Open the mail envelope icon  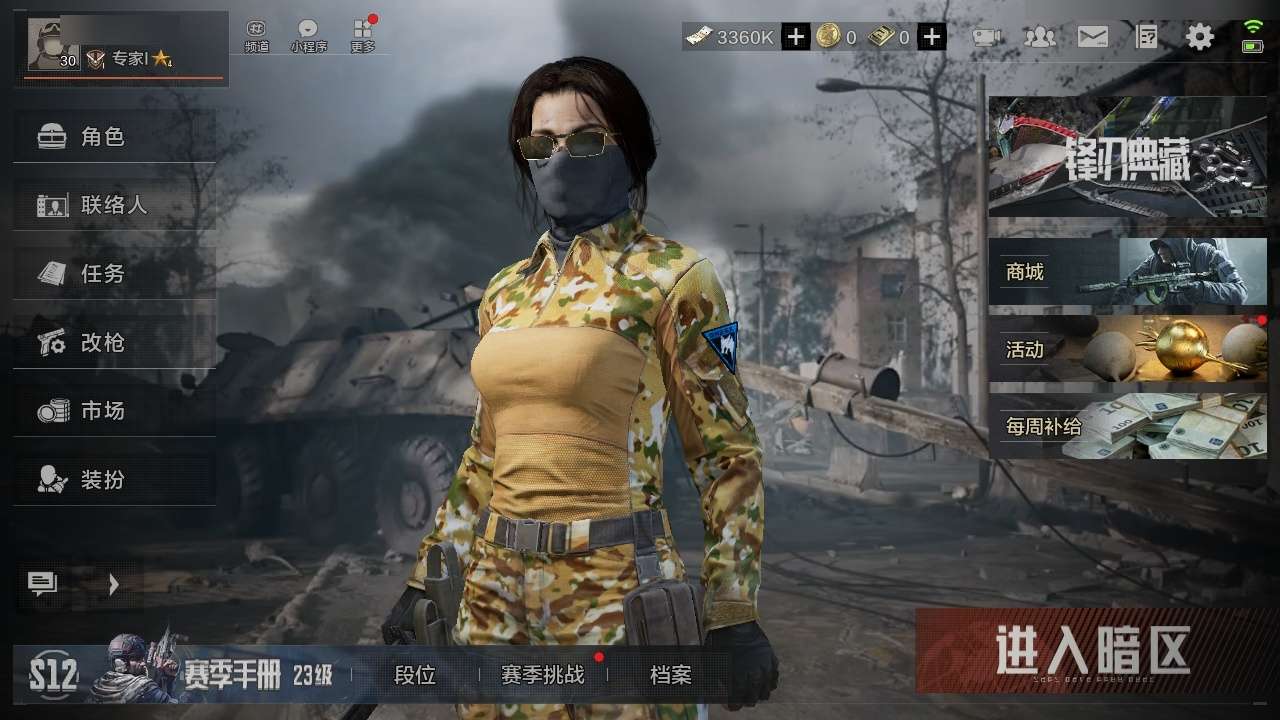pos(1092,38)
